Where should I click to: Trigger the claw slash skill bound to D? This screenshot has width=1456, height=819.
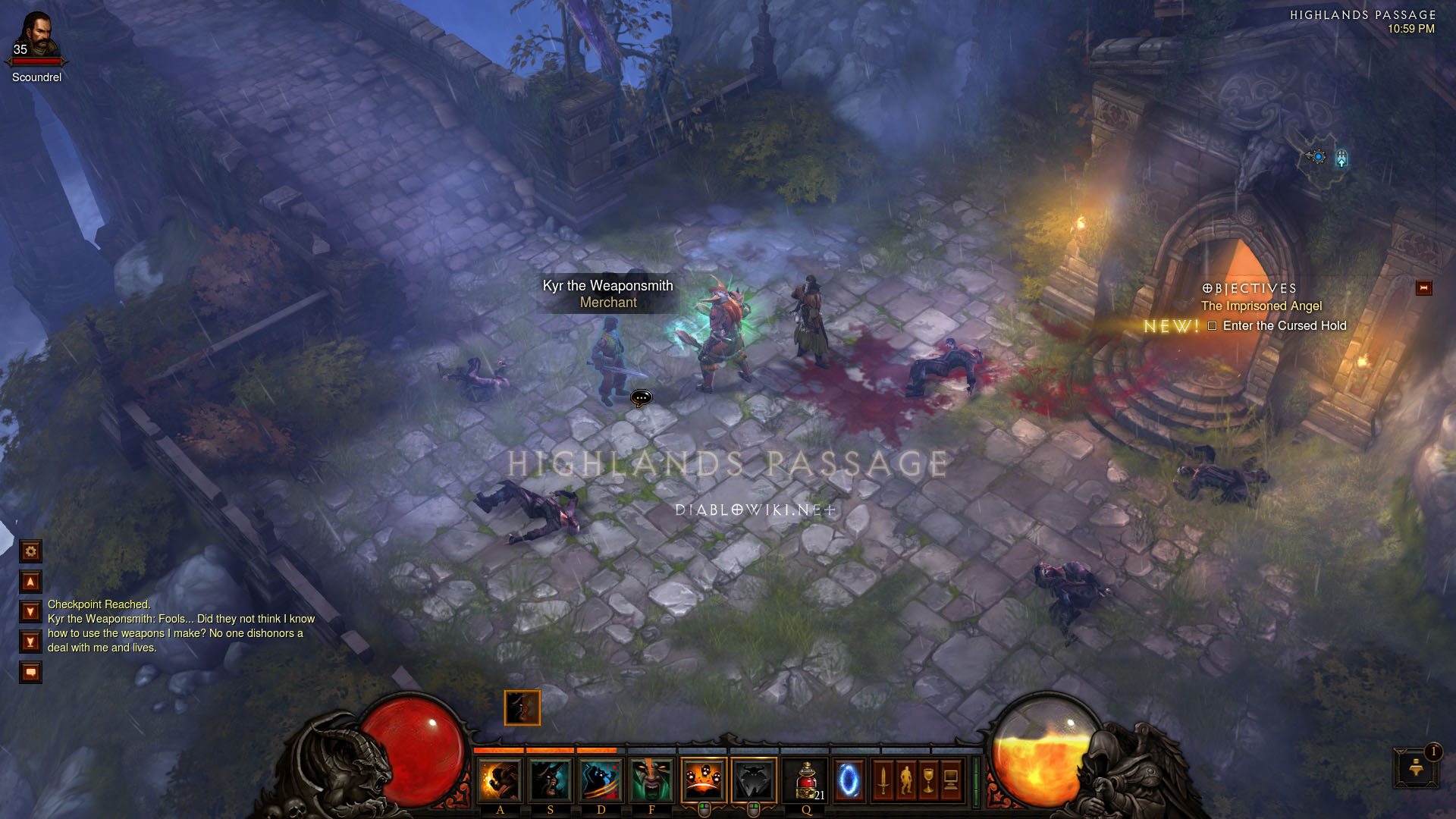tap(601, 780)
